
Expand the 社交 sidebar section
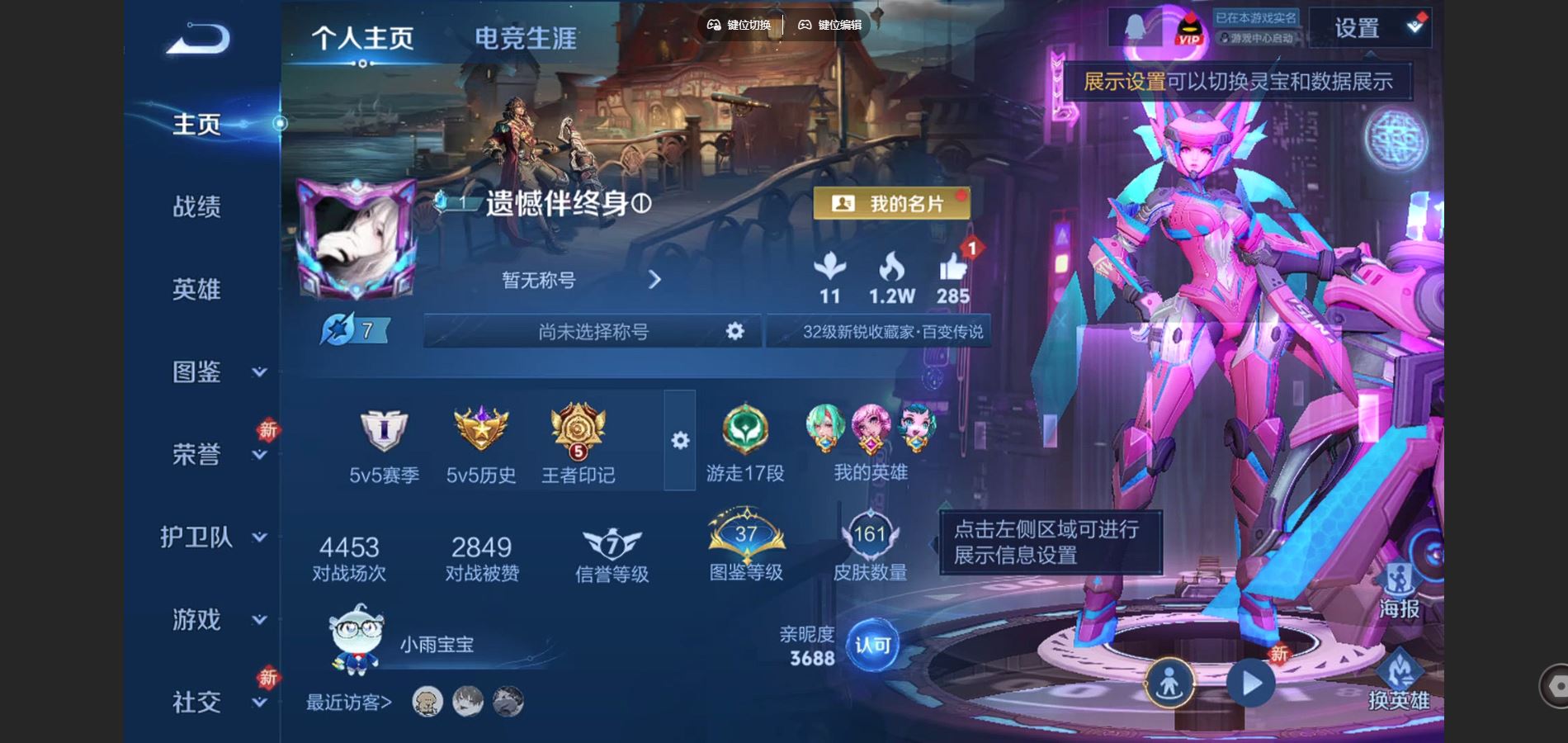coord(196,700)
